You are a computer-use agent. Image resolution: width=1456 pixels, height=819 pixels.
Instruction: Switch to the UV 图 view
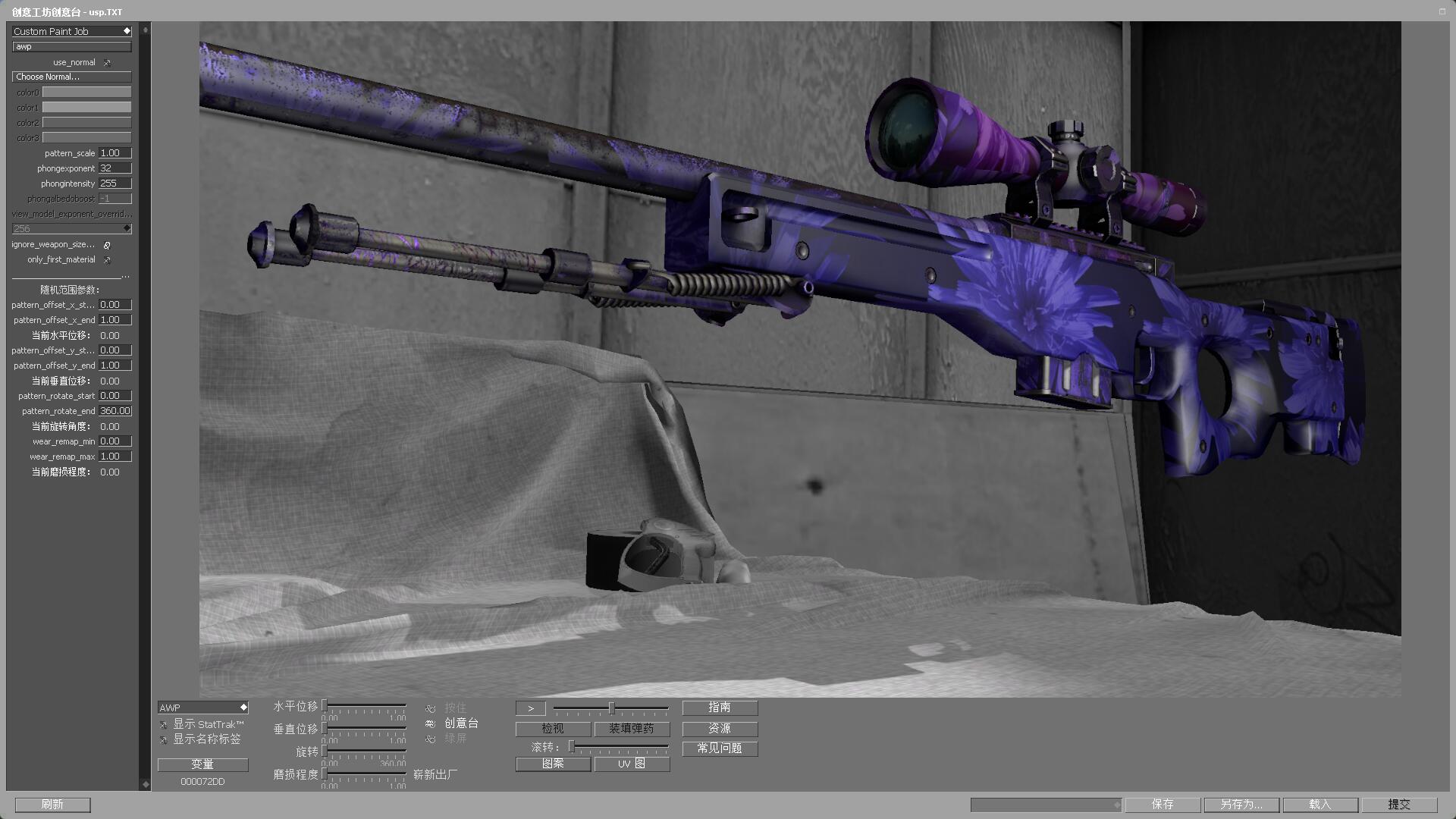632,764
